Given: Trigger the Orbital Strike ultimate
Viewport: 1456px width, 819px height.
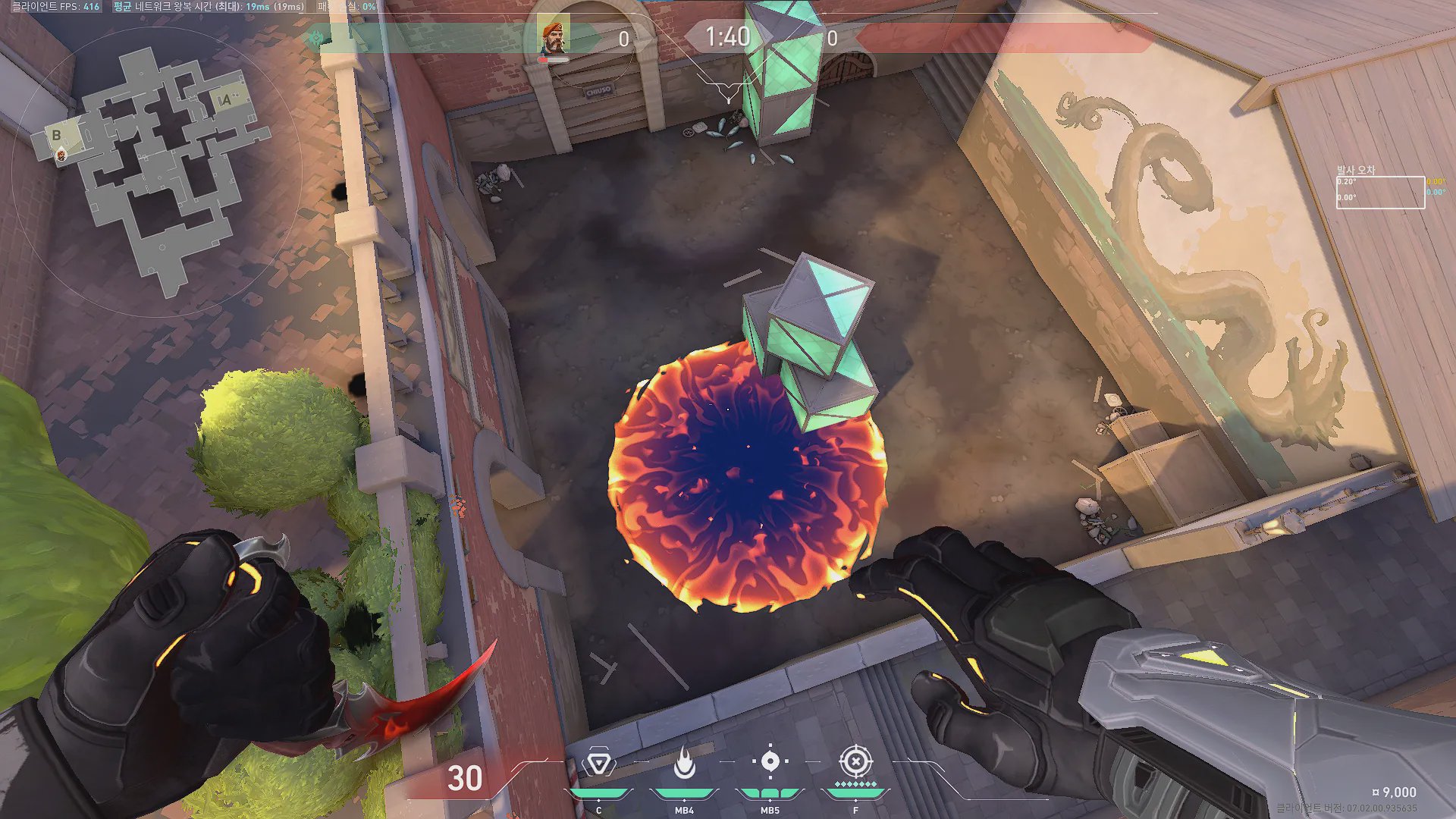Looking at the screenshot, I should pos(855,761).
